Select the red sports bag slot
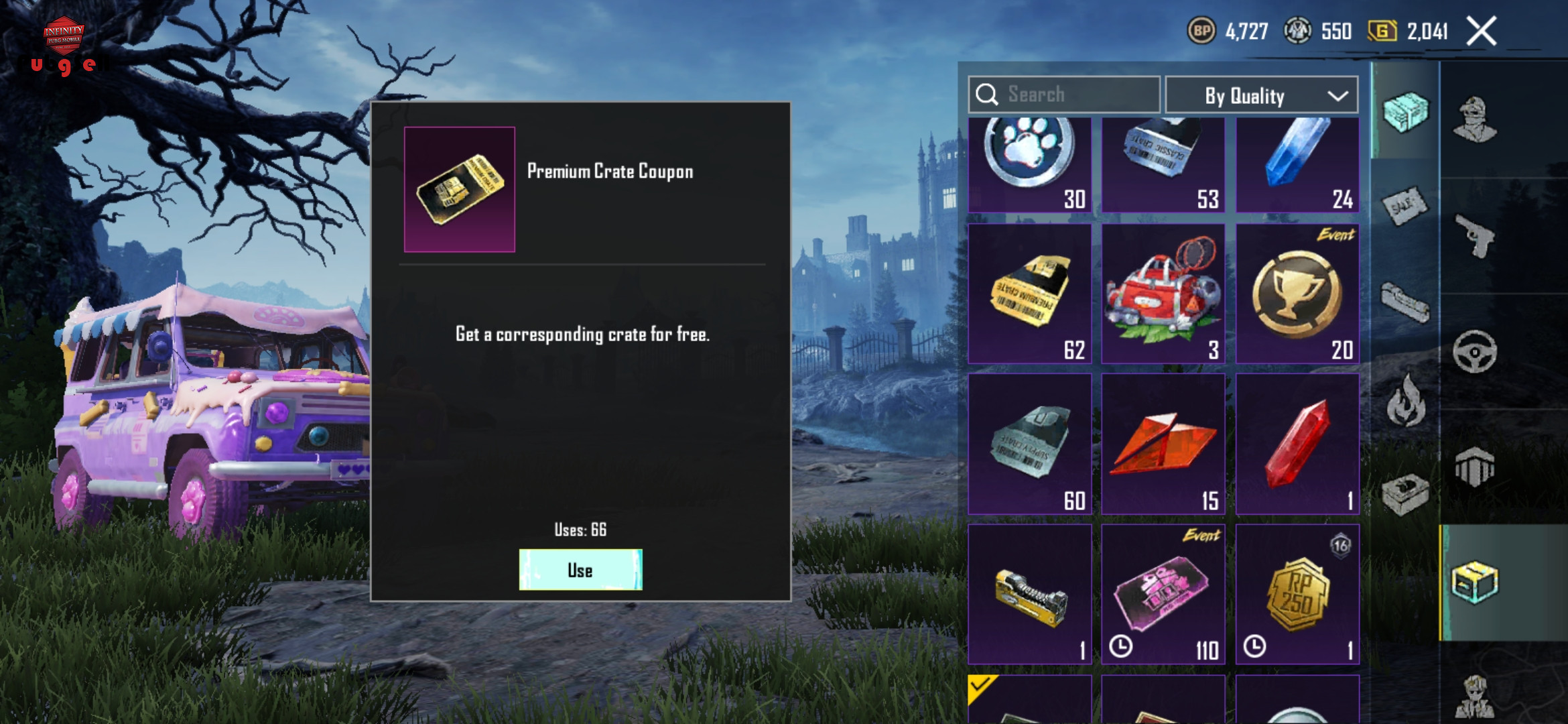 click(x=1163, y=294)
